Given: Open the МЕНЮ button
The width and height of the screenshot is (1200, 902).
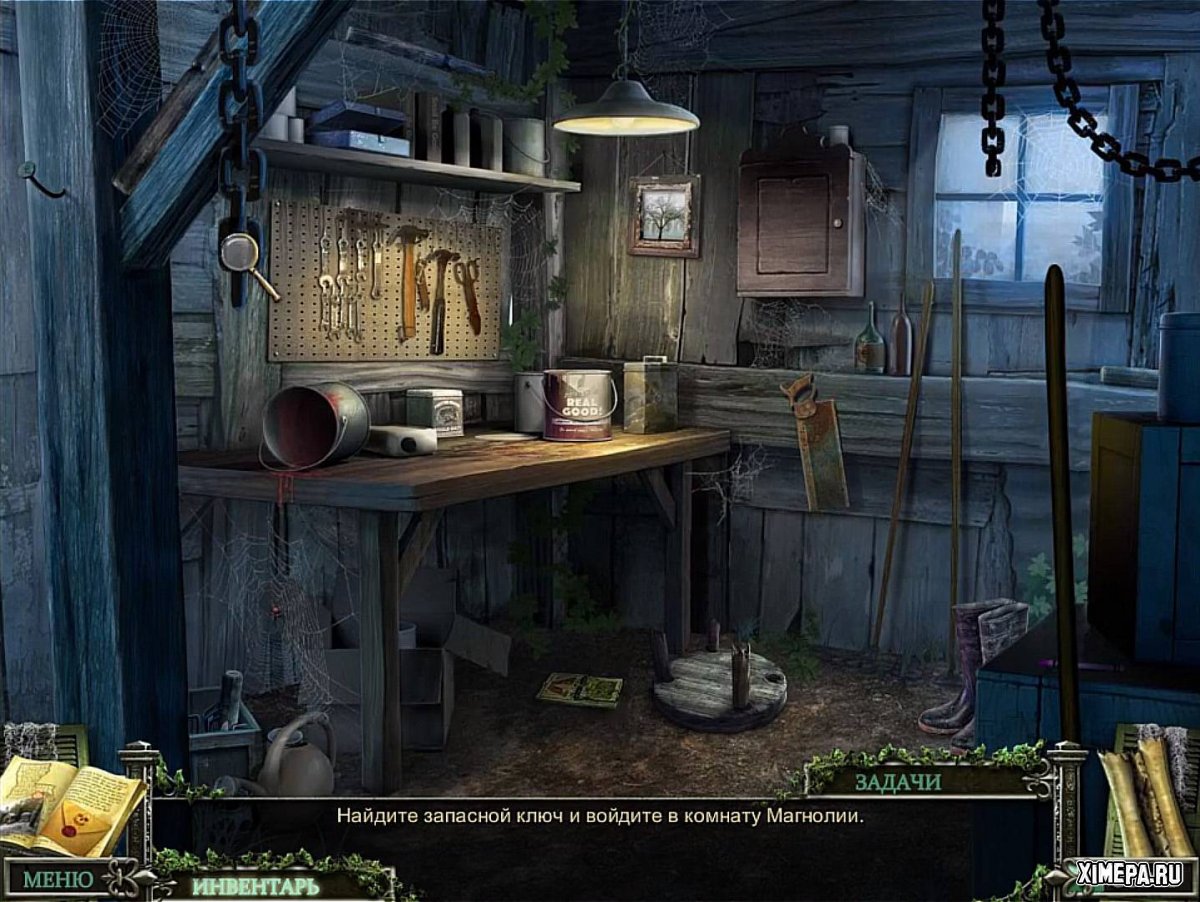Looking at the screenshot, I should click(58, 880).
